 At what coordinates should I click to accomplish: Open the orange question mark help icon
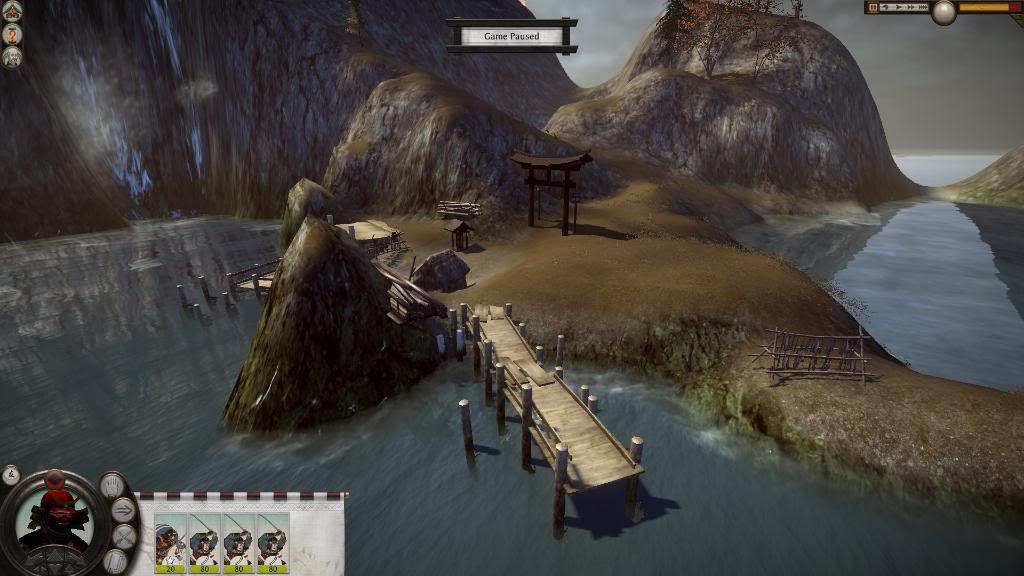pyautogui.click(x=12, y=33)
